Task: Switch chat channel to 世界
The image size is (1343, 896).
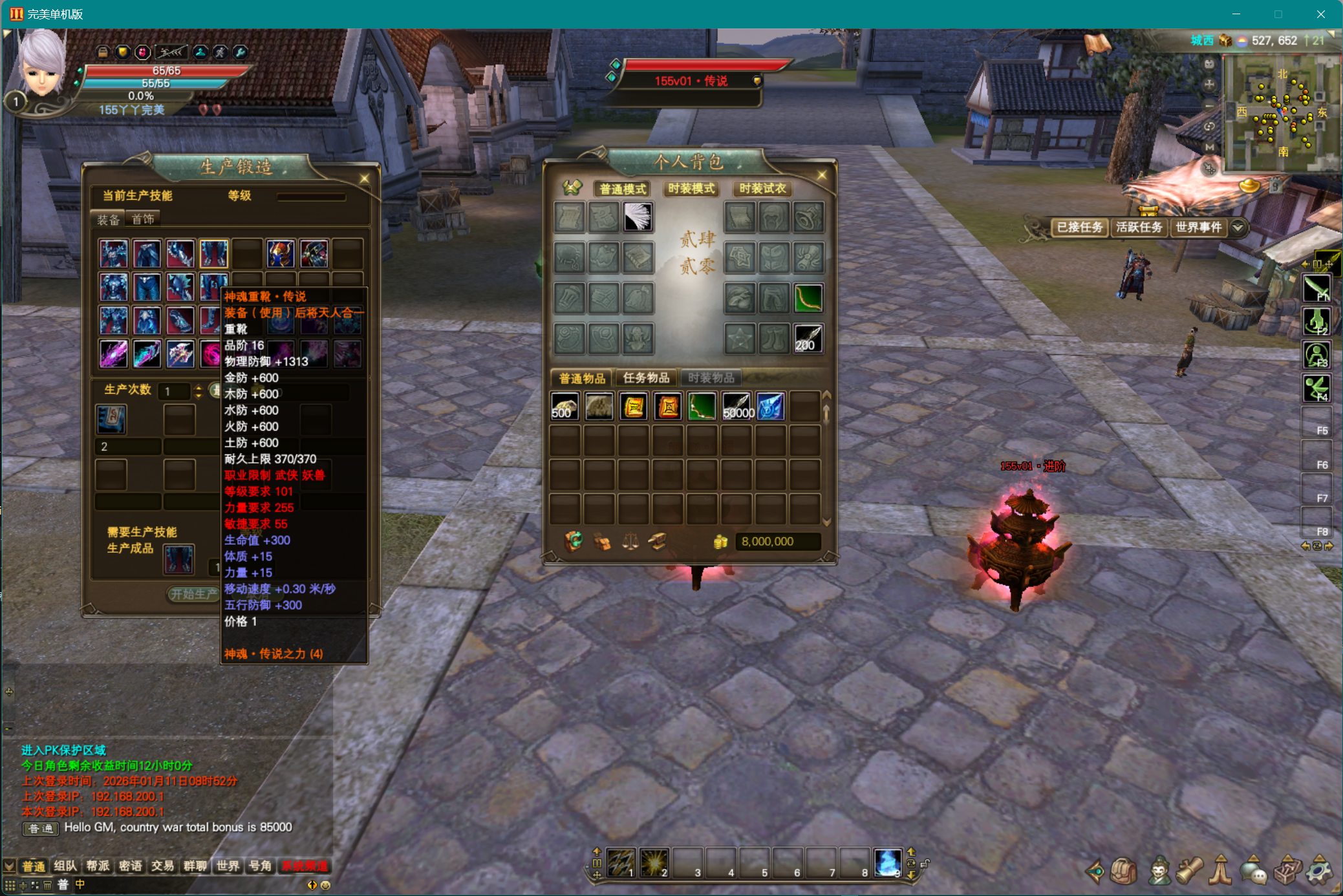Action: [228, 866]
